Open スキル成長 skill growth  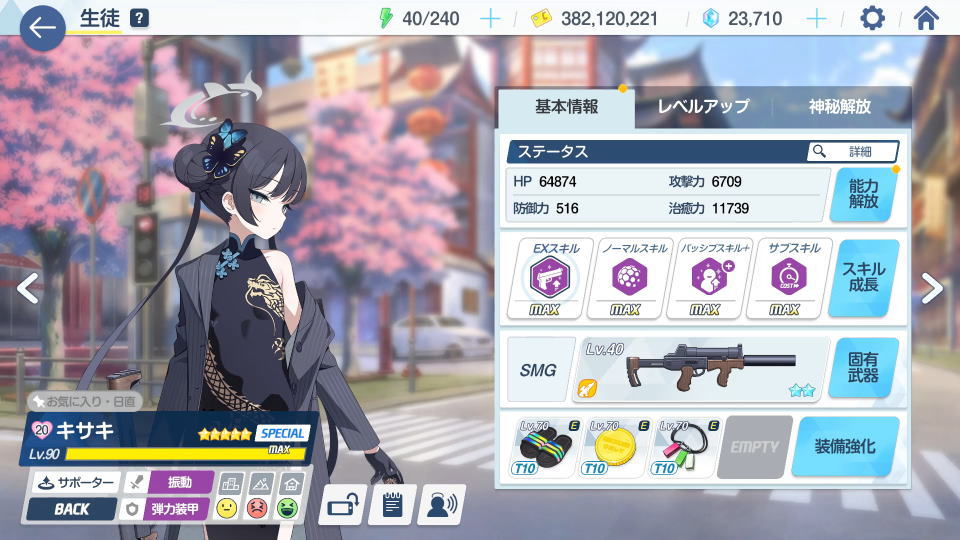tap(863, 278)
